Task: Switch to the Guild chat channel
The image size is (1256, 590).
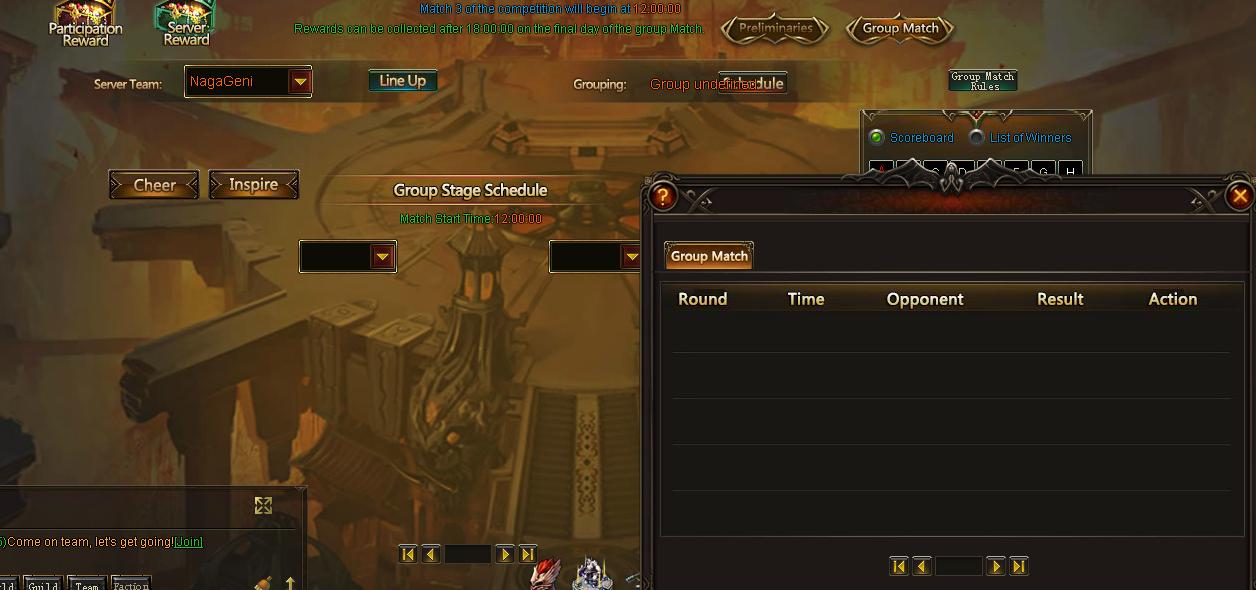Action: (x=43, y=584)
